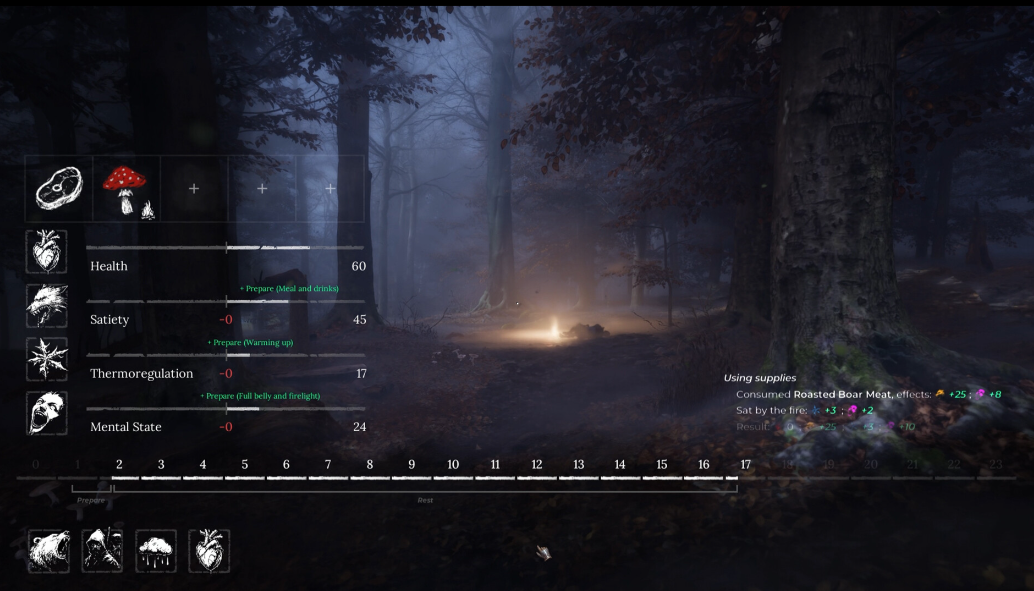Click the Satiety wolf stat icon
The image size is (1034, 591).
tap(47, 306)
